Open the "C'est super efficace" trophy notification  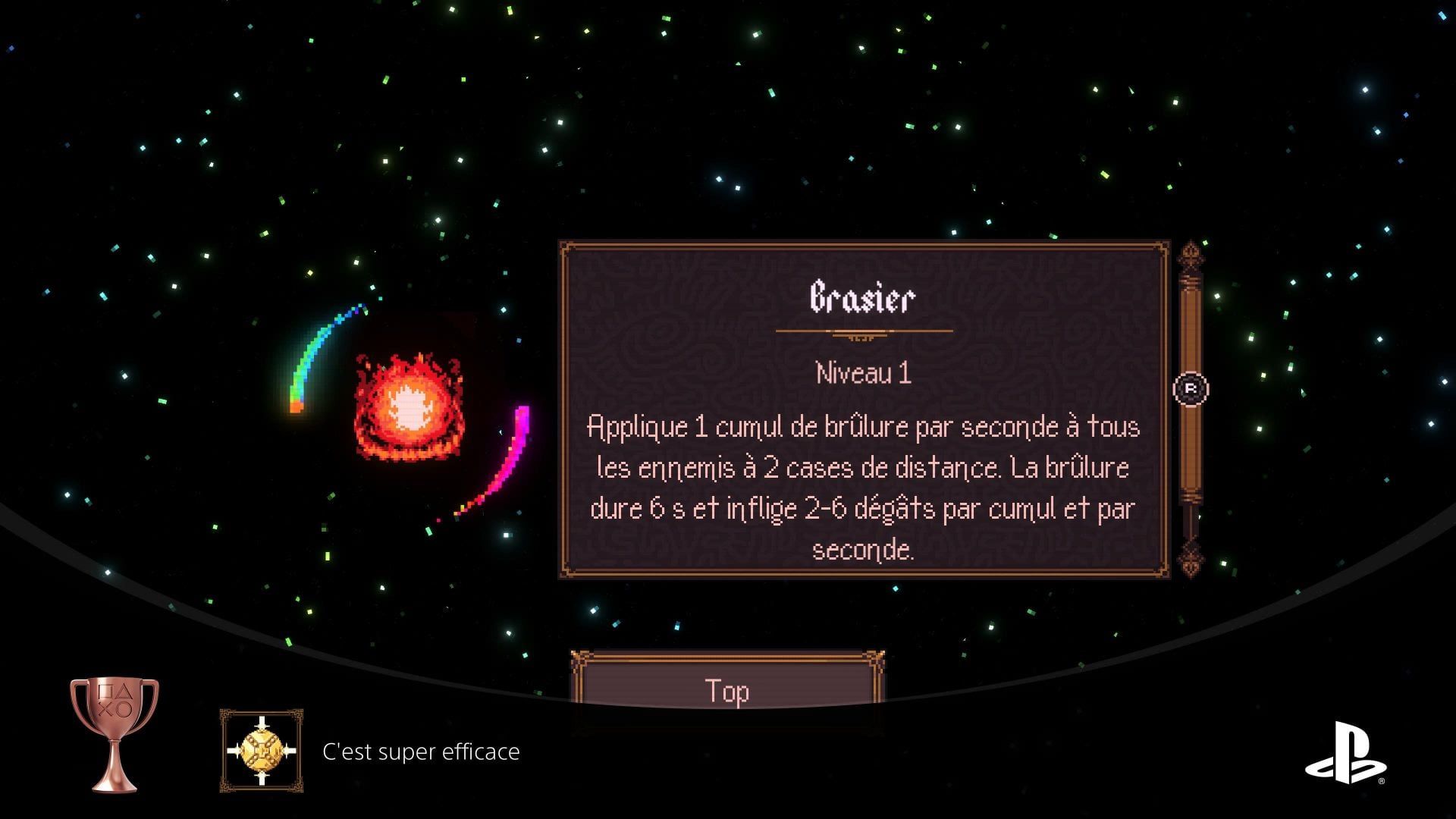(421, 752)
